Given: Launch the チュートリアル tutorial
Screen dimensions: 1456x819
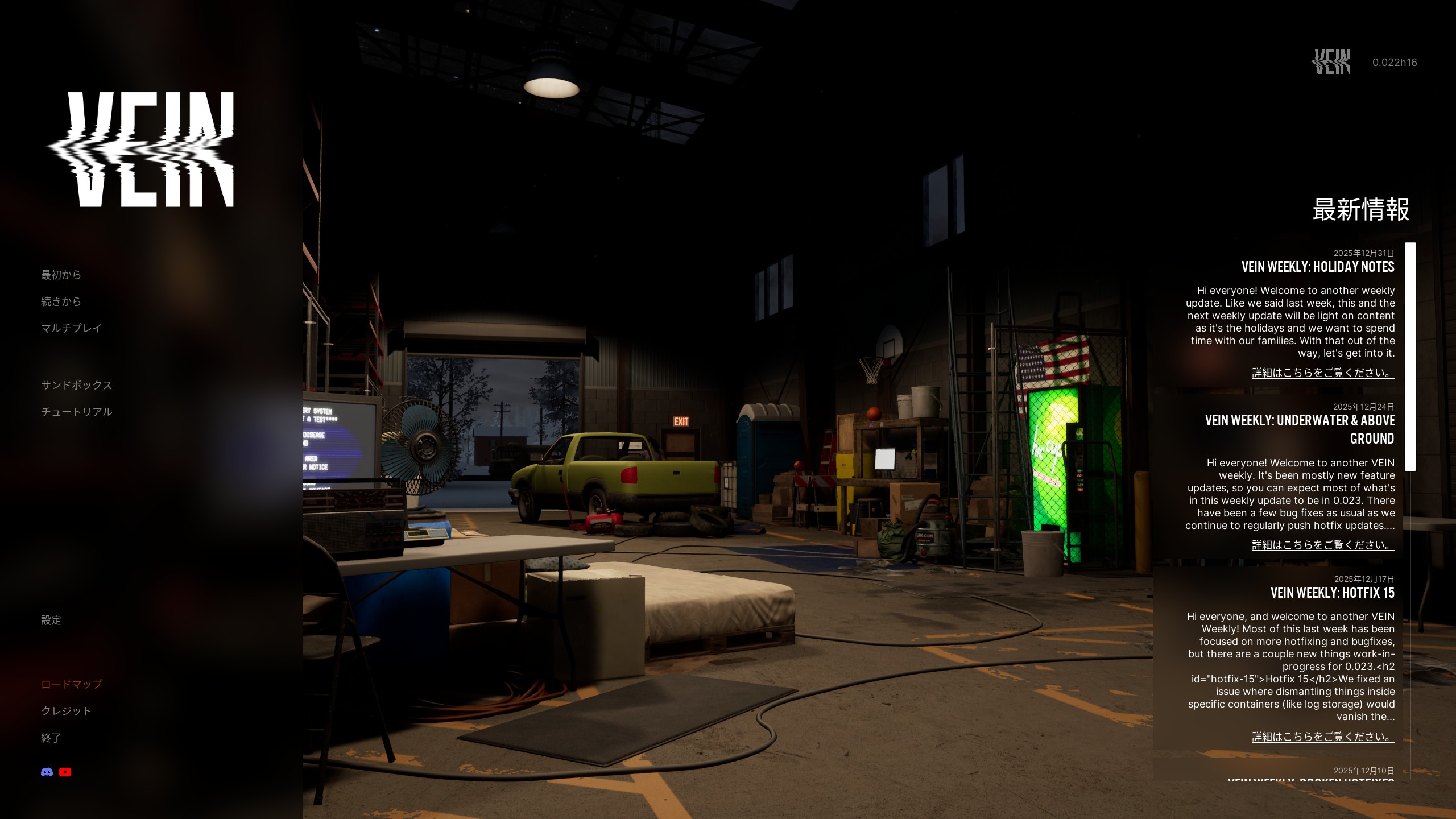Looking at the screenshot, I should coord(76,412).
